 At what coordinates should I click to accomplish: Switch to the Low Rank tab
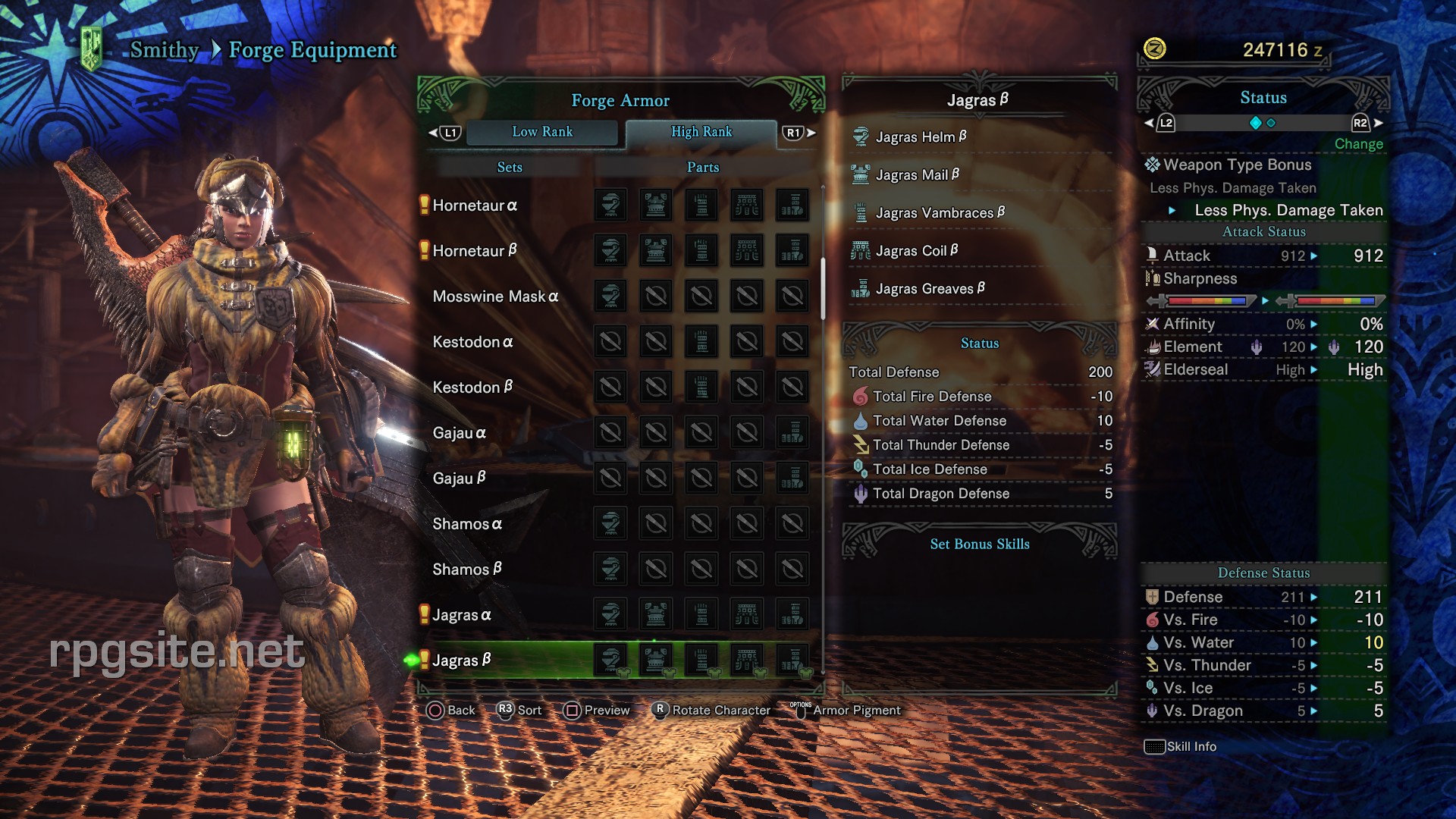(543, 131)
